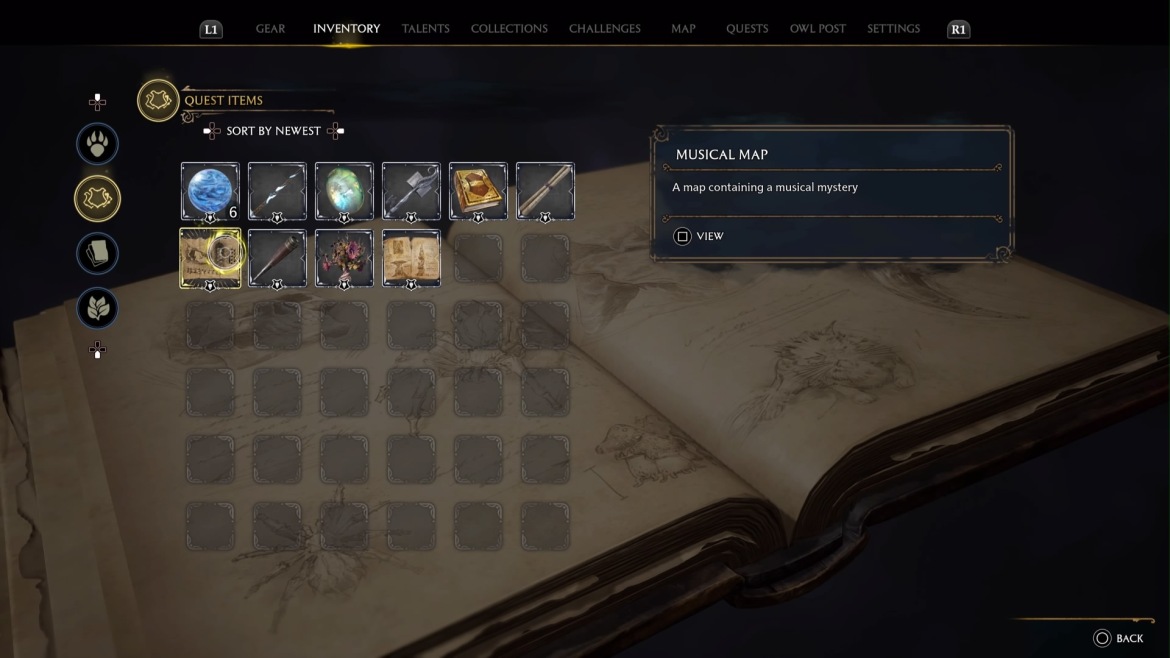This screenshot has width=1170, height=658.
Task: Choose the golden book quest item
Action: point(478,191)
